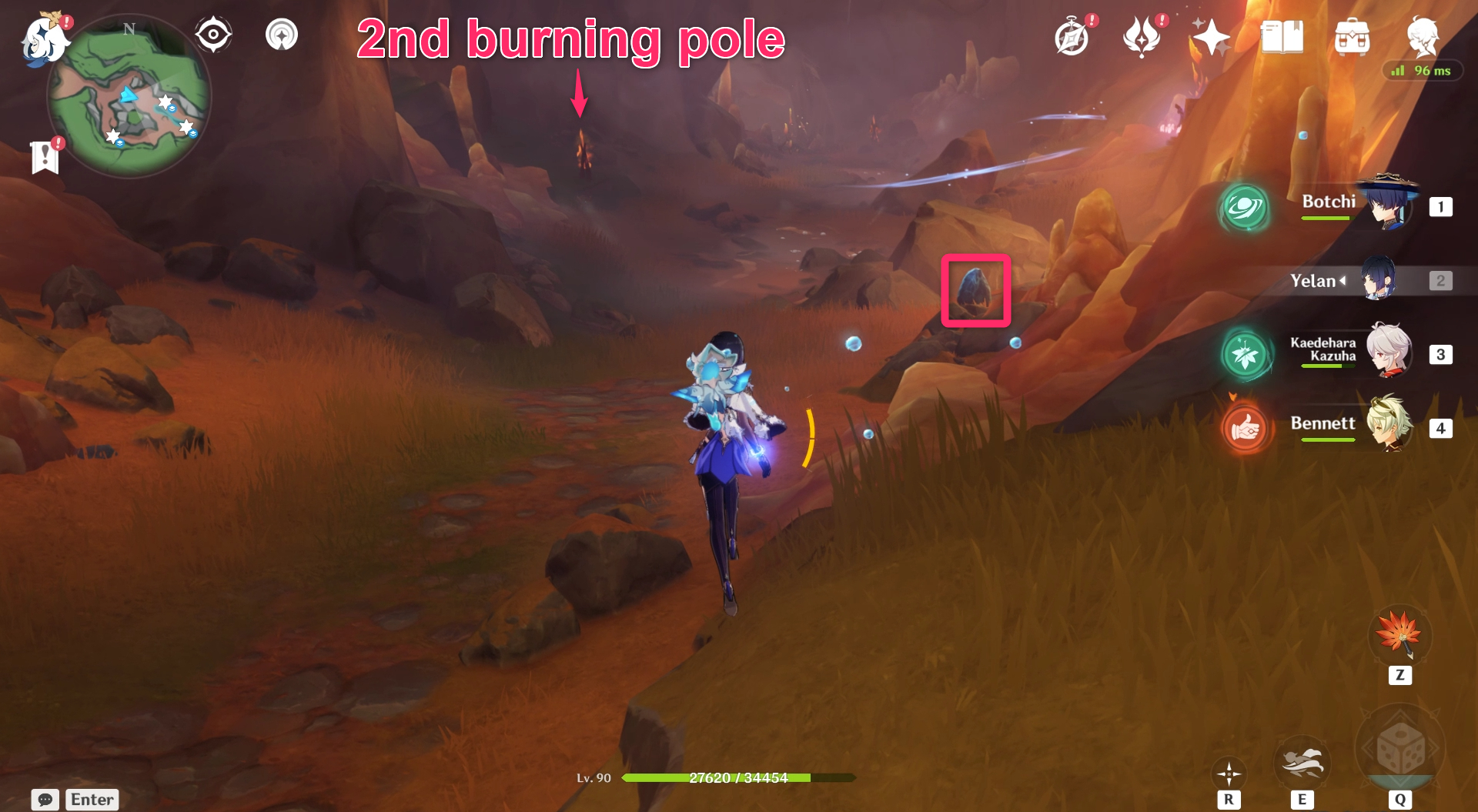Open the Battle Pass wings icon
Image resolution: width=1478 pixels, height=812 pixels.
[1142, 35]
